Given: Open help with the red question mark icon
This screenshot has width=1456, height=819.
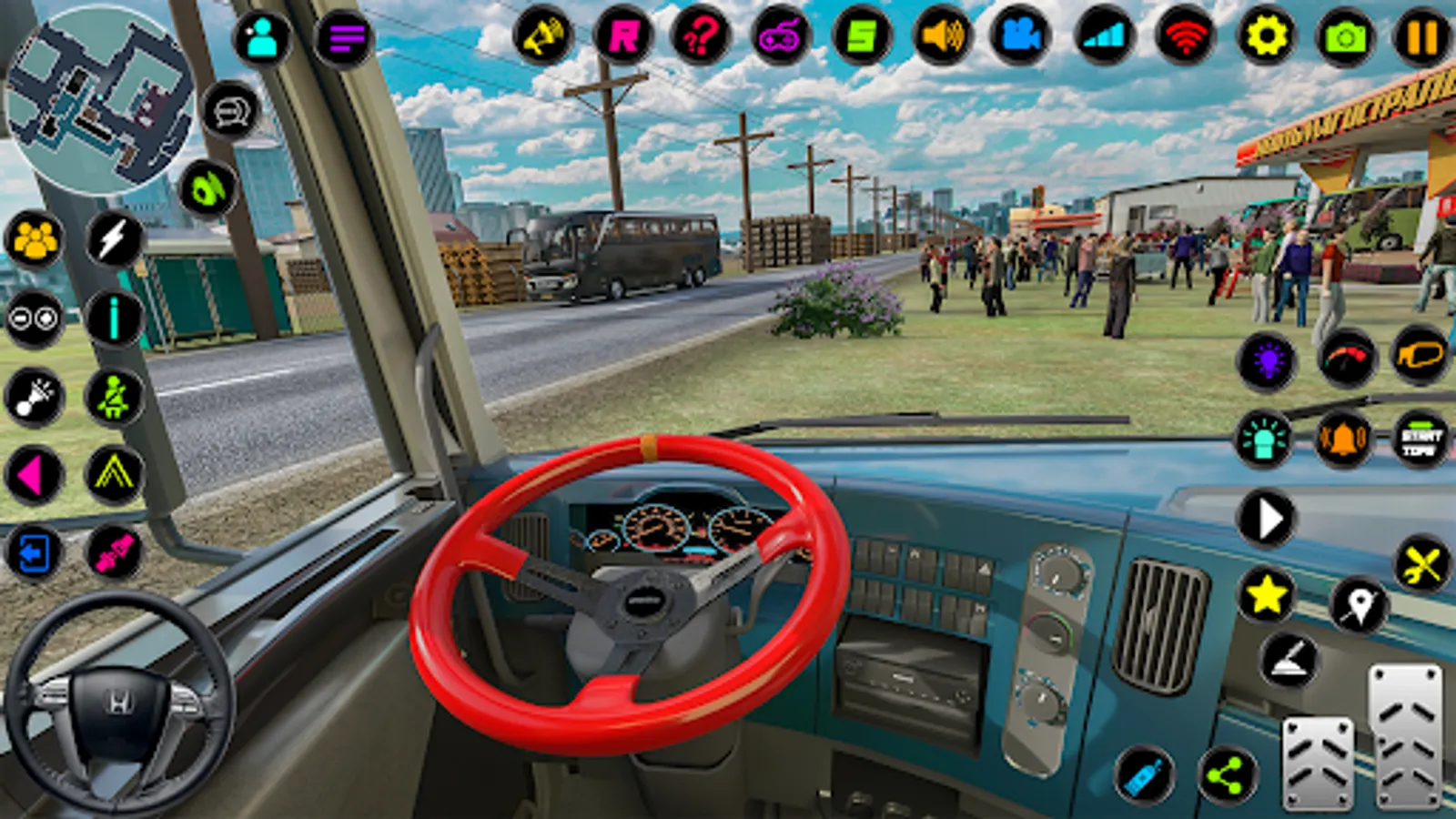Looking at the screenshot, I should tap(700, 36).
